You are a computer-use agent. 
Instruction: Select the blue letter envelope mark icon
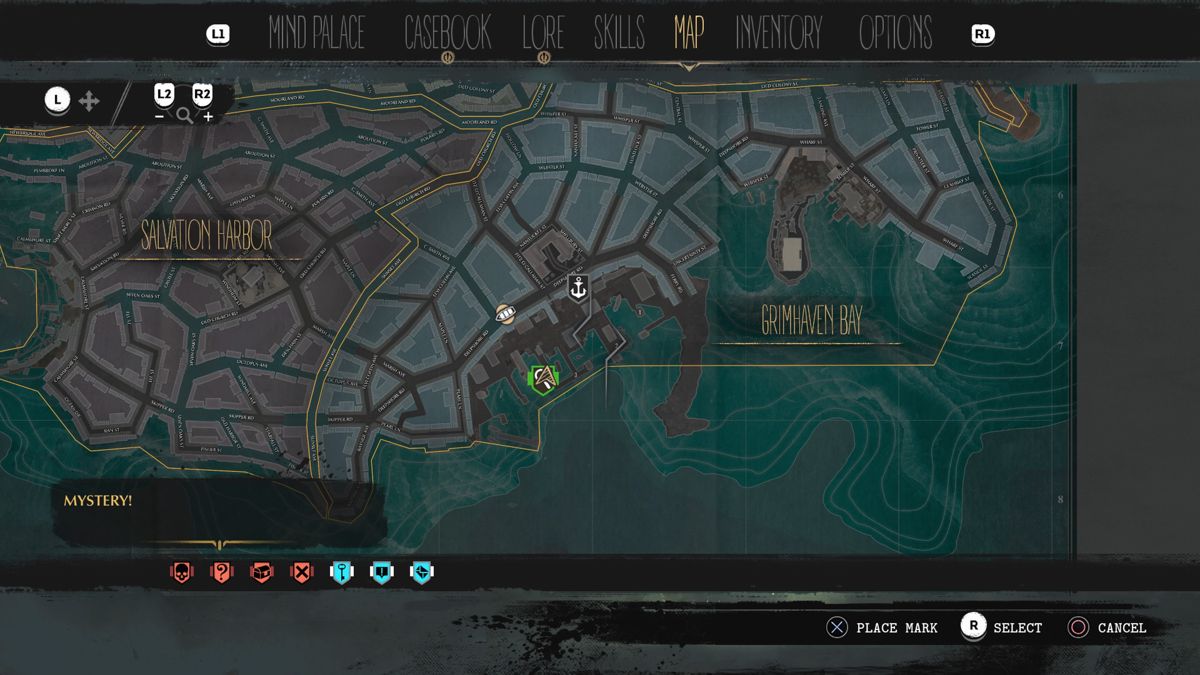[422, 573]
